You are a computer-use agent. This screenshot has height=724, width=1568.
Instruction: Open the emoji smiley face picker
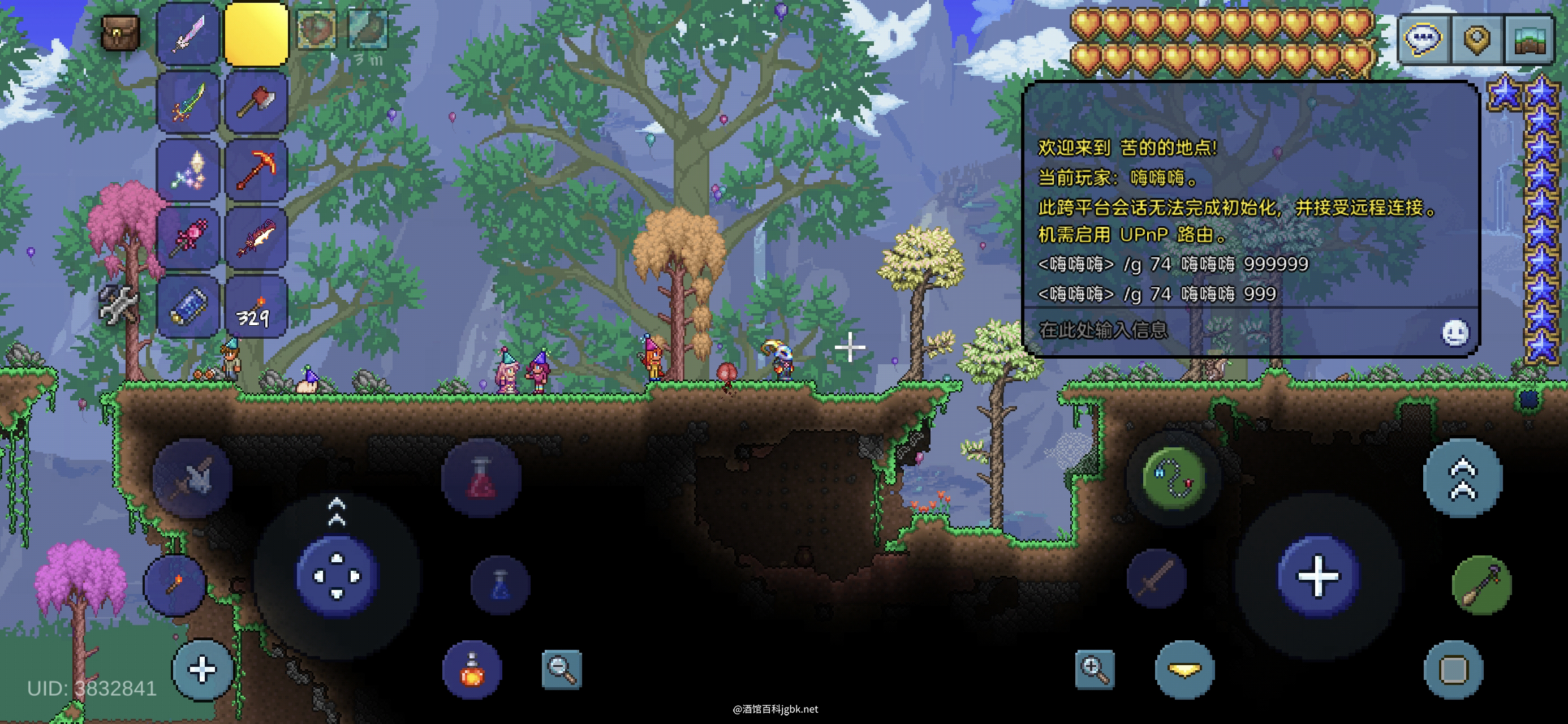click(1455, 333)
